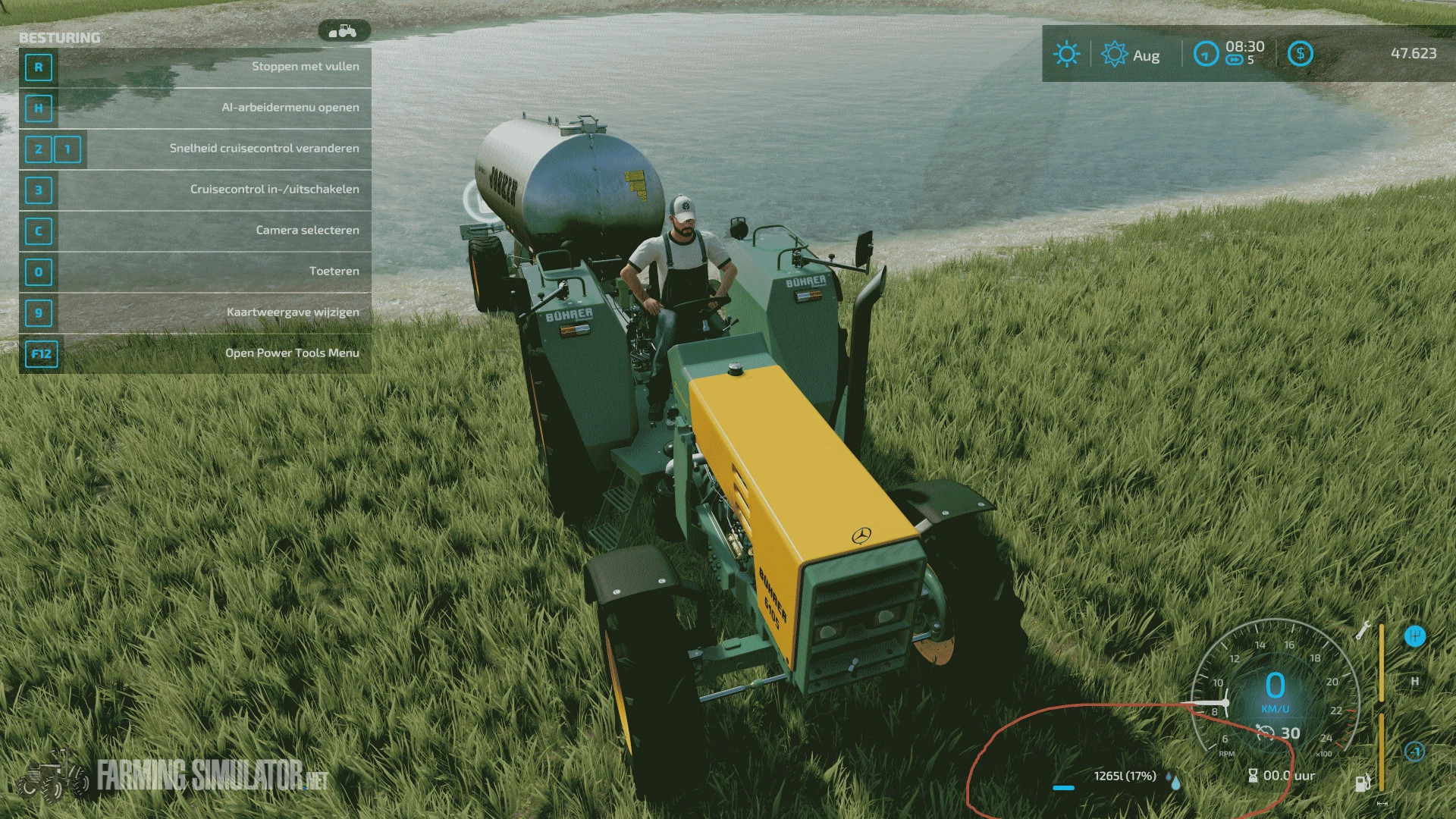The image size is (1456, 819).
Task: Select Kaartweergave wijzigen
Action: (292, 311)
